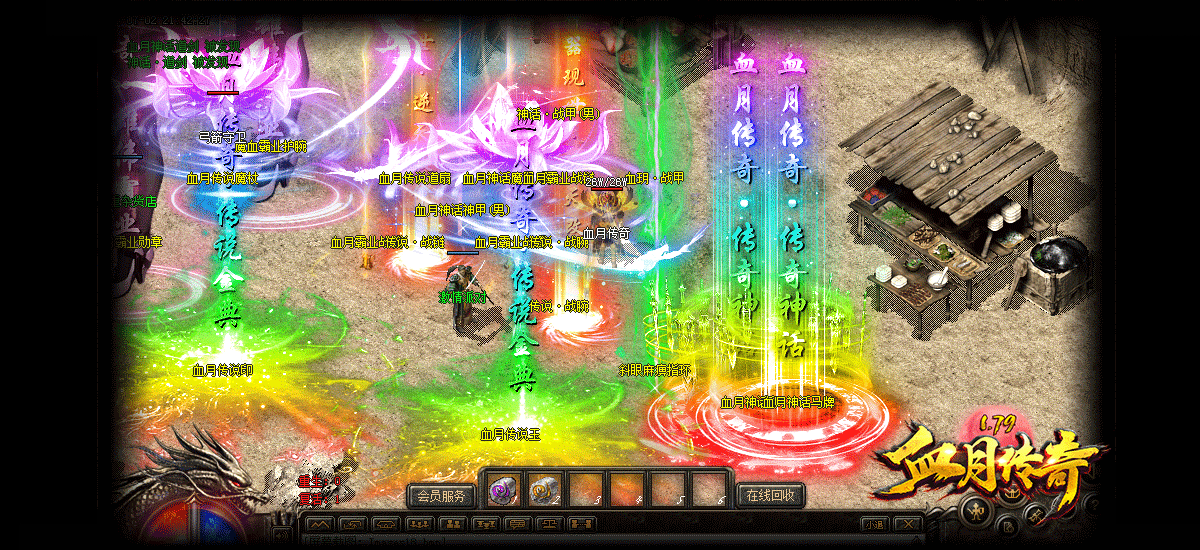Close the game with the X button
Viewport: 1200px width, 550px height.
coord(907,524)
